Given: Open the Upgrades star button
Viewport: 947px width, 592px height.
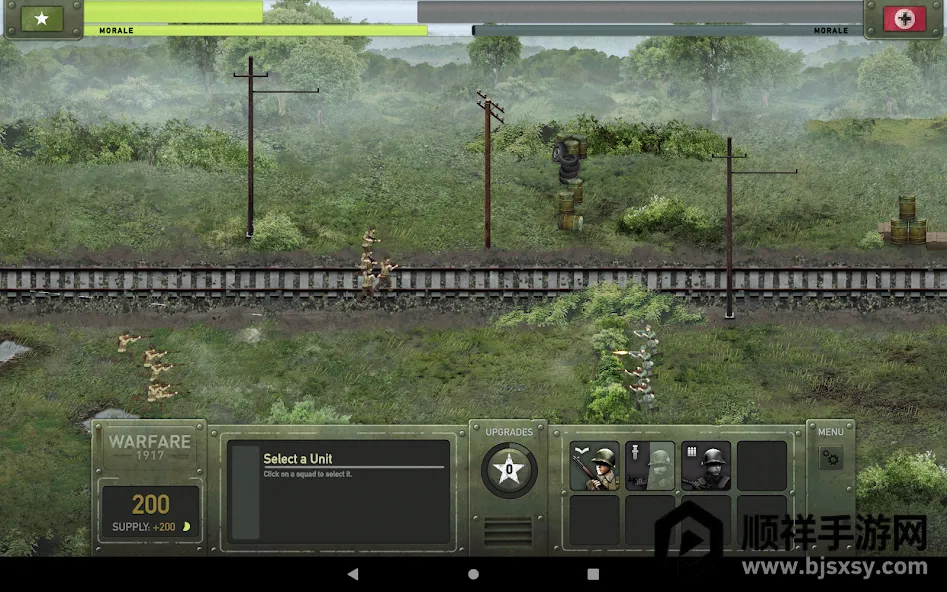Looking at the screenshot, I should (509, 469).
